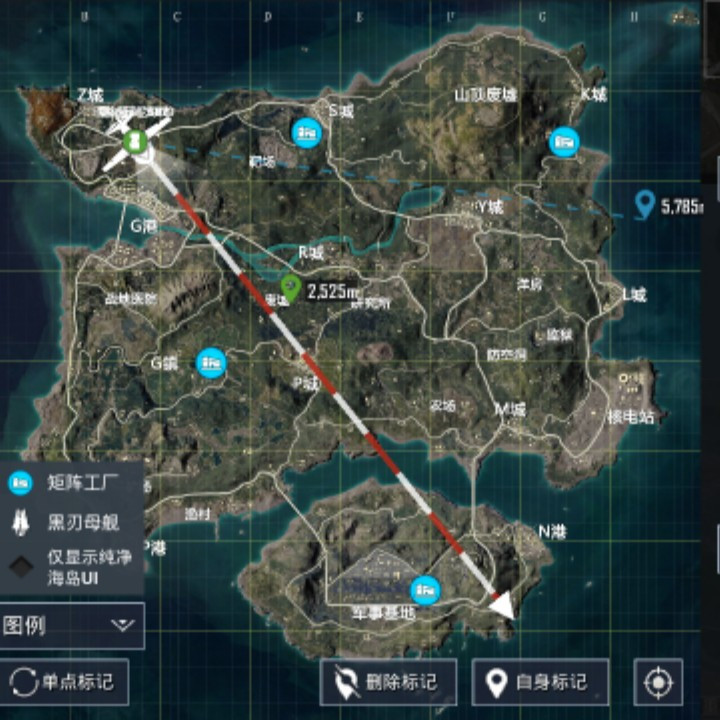Click the green 2,525m map marker
This screenshot has height=720, width=720.
[291, 288]
